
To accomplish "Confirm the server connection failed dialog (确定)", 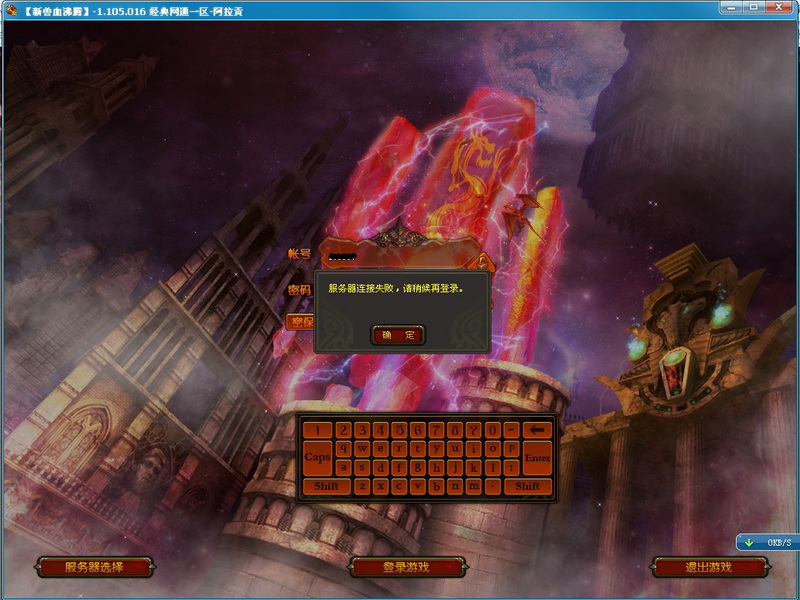I will coord(398,335).
